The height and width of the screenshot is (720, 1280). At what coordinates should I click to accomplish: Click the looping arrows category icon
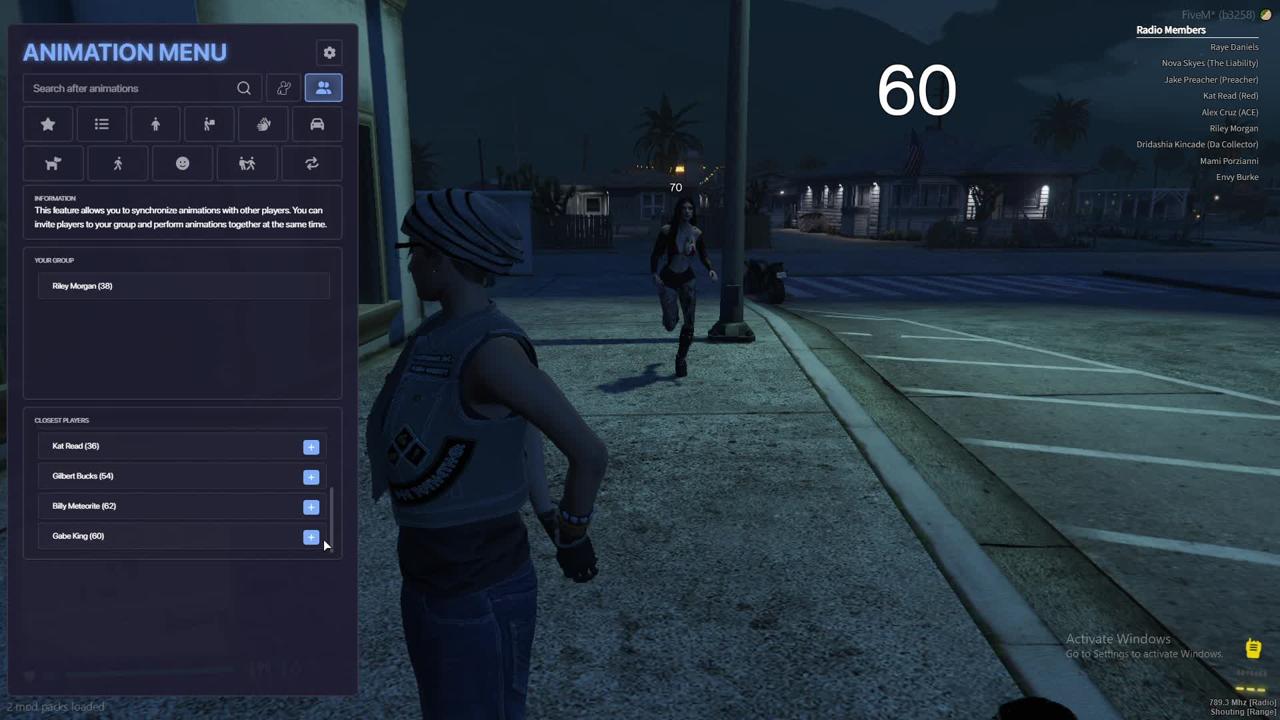point(312,164)
